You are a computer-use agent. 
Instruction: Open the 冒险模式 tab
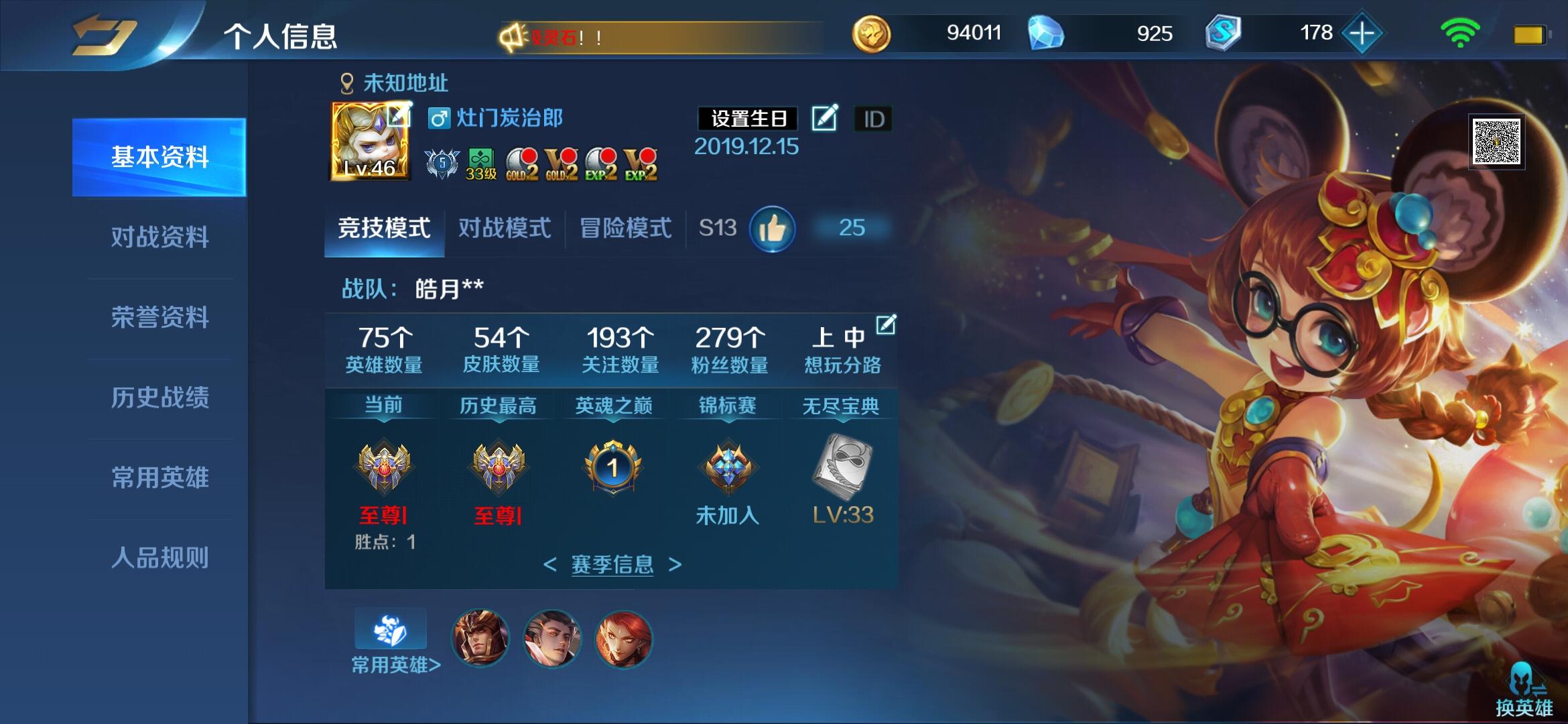pyautogui.click(x=625, y=228)
